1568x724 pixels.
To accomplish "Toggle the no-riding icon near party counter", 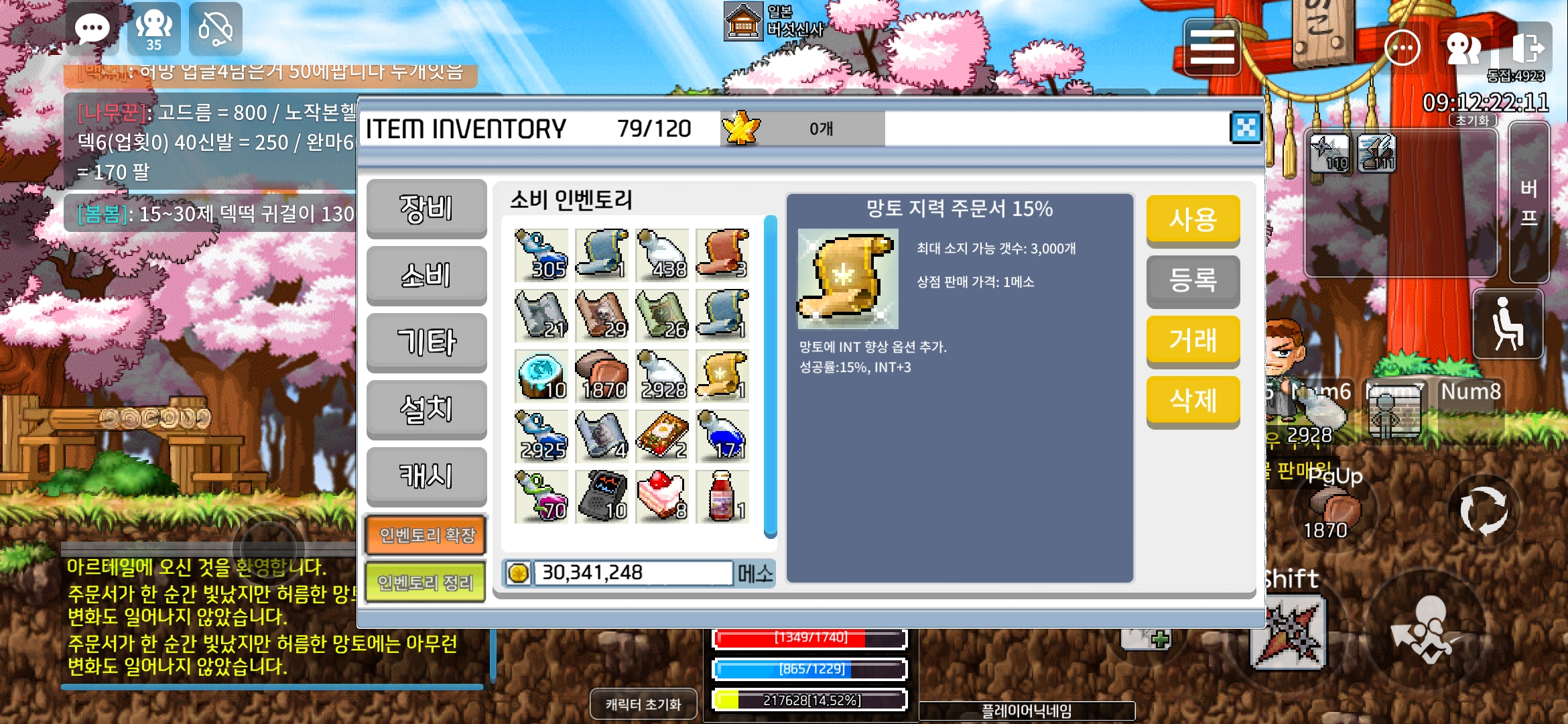I will tap(216, 28).
